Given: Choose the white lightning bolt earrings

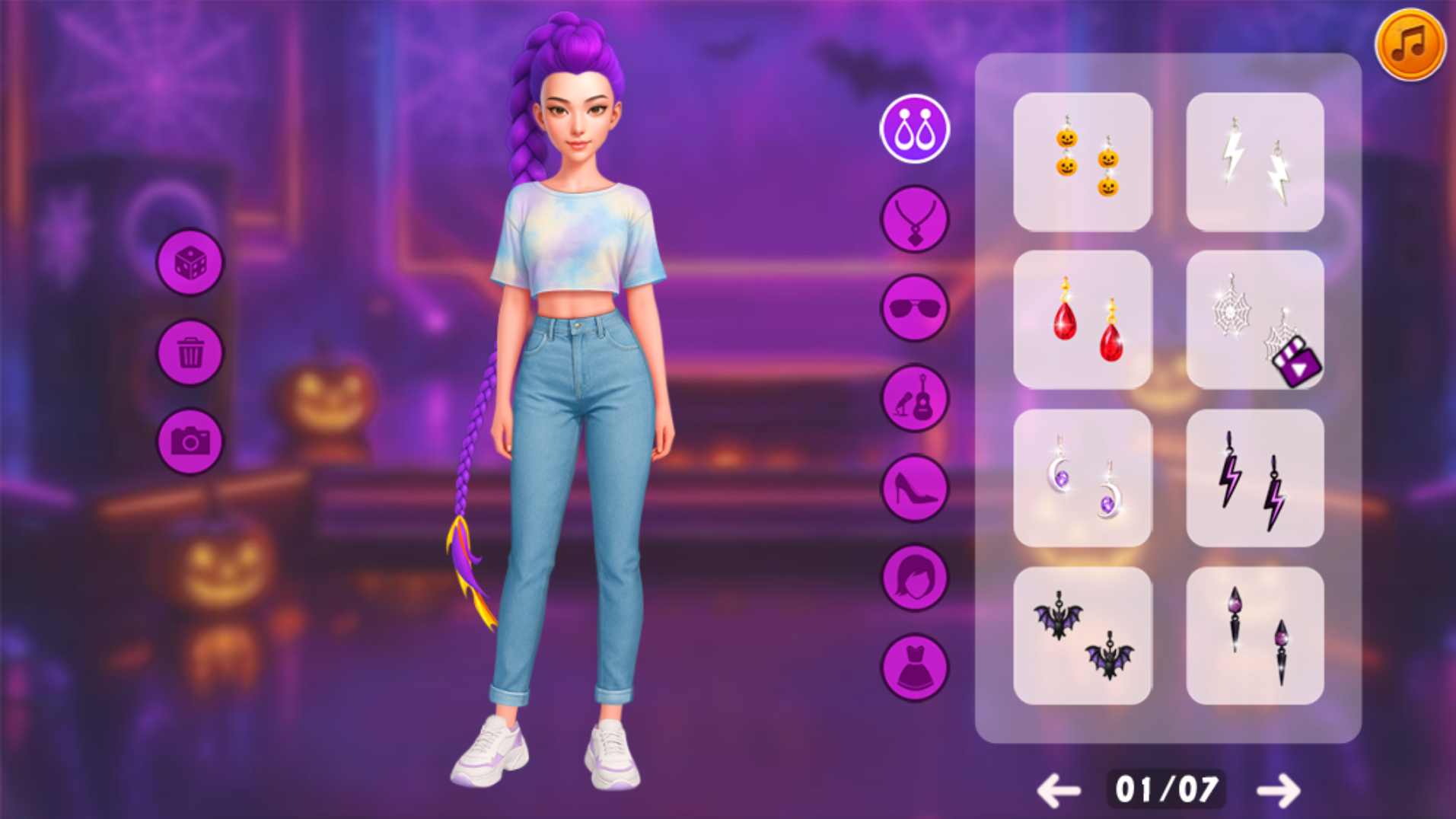Looking at the screenshot, I should pyautogui.click(x=1254, y=162).
